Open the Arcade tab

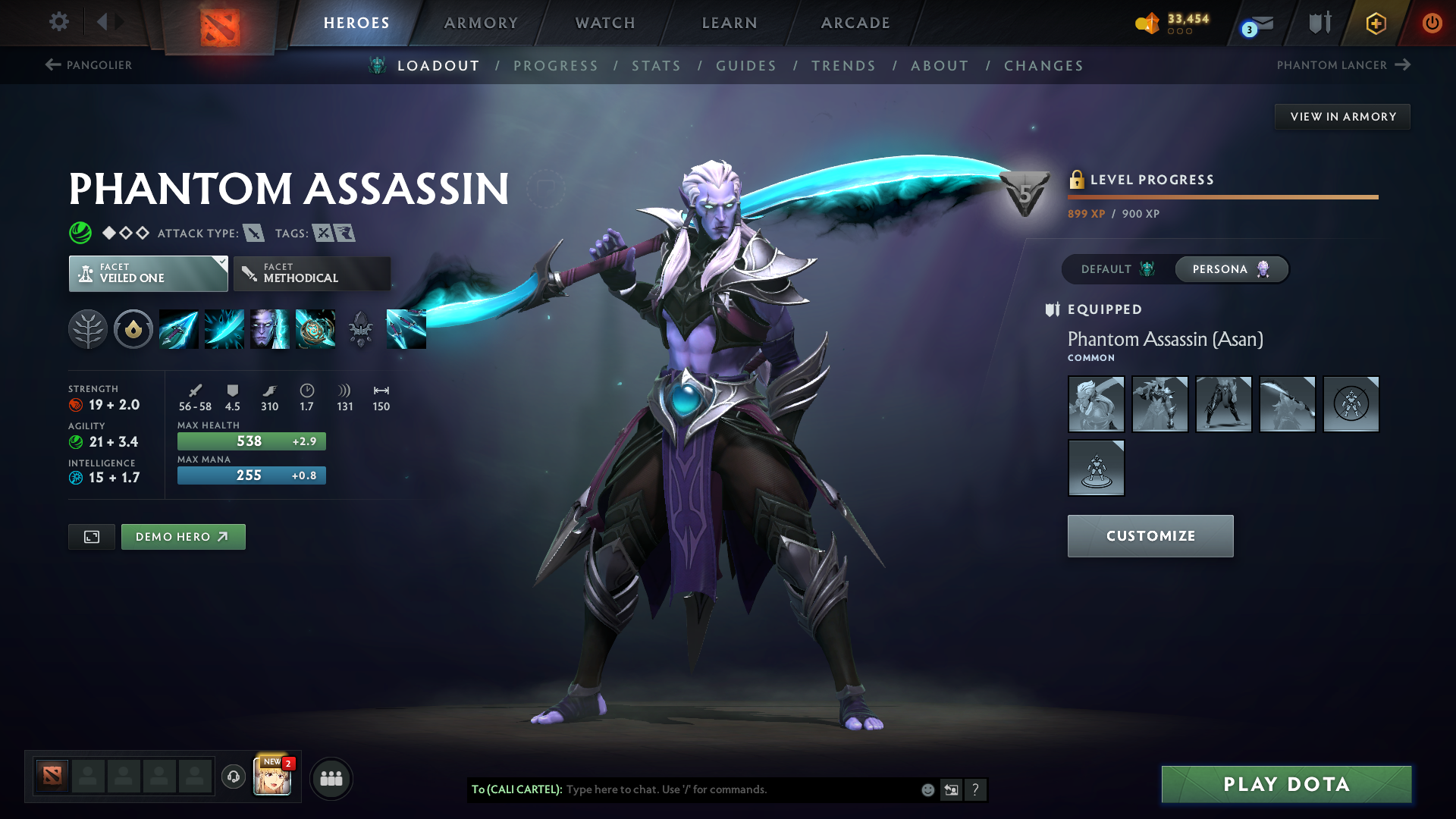(x=855, y=23)
